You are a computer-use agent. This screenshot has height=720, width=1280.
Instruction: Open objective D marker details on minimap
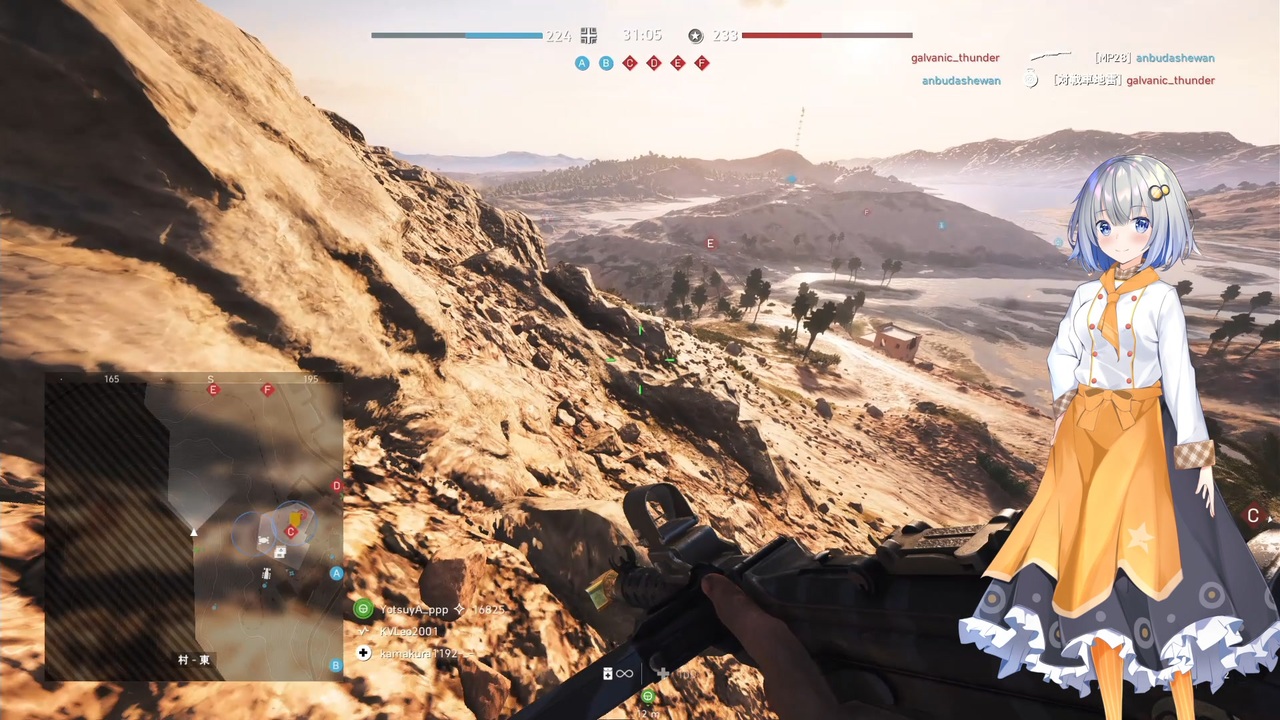(x=336, y=486)
